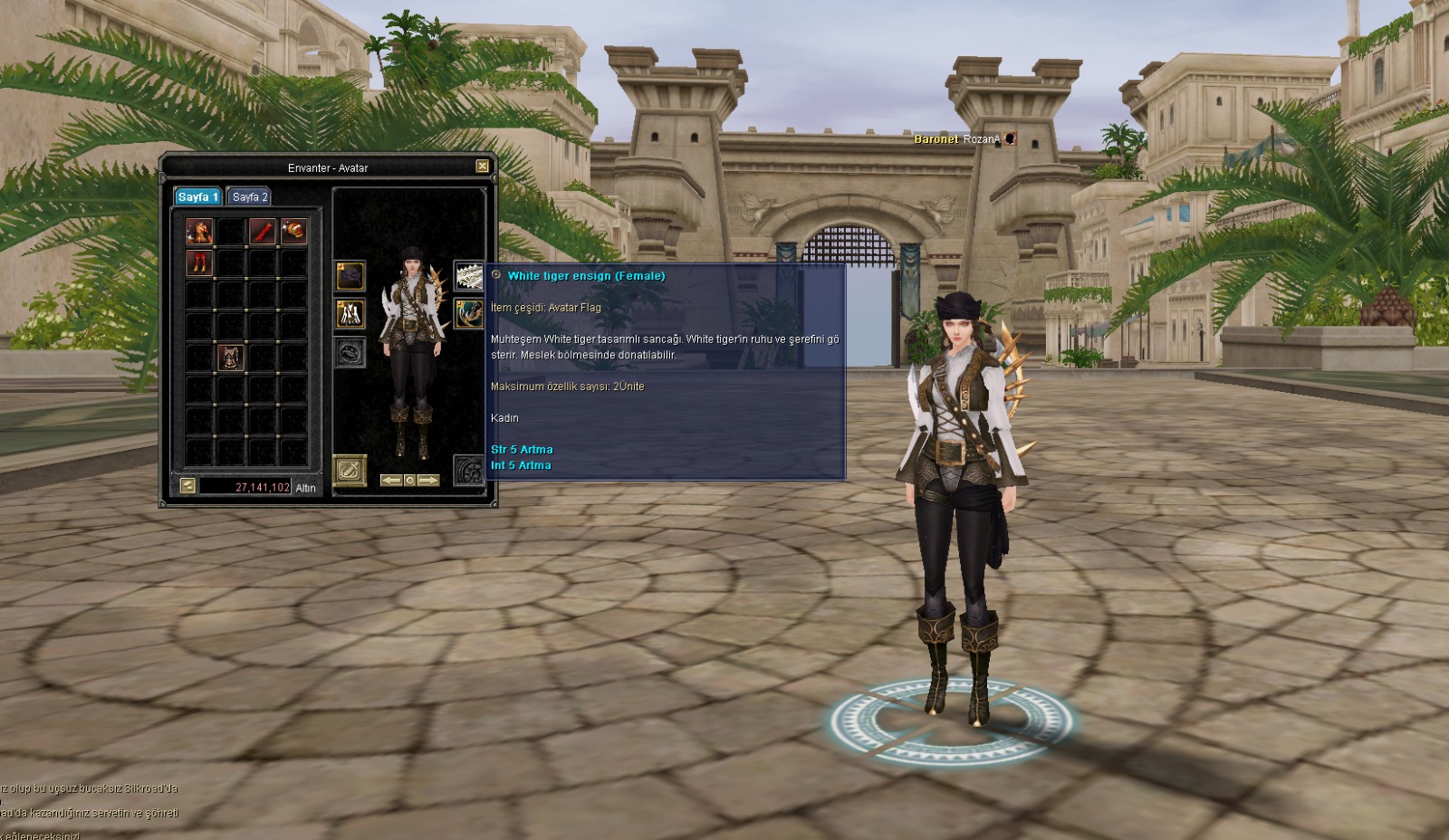Select the White tiger ensign flag slot

click(x=468, y=275)
